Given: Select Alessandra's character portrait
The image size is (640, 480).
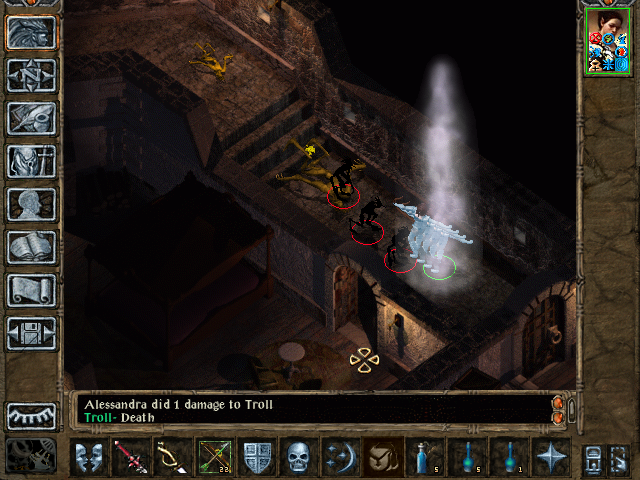Looking at the screenshot, I should [606, 41].
